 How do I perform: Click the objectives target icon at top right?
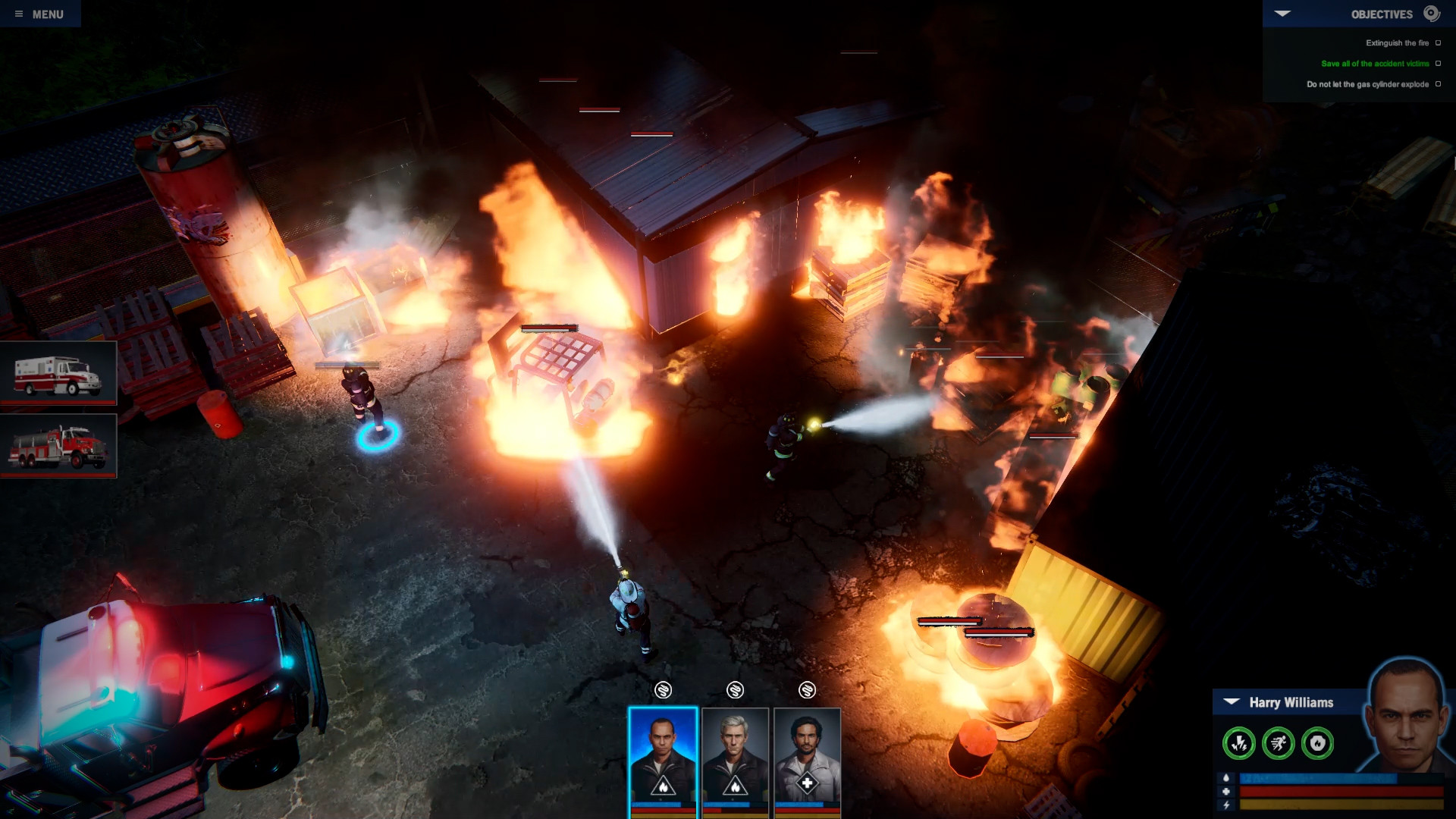click(x=1430, y=14)
